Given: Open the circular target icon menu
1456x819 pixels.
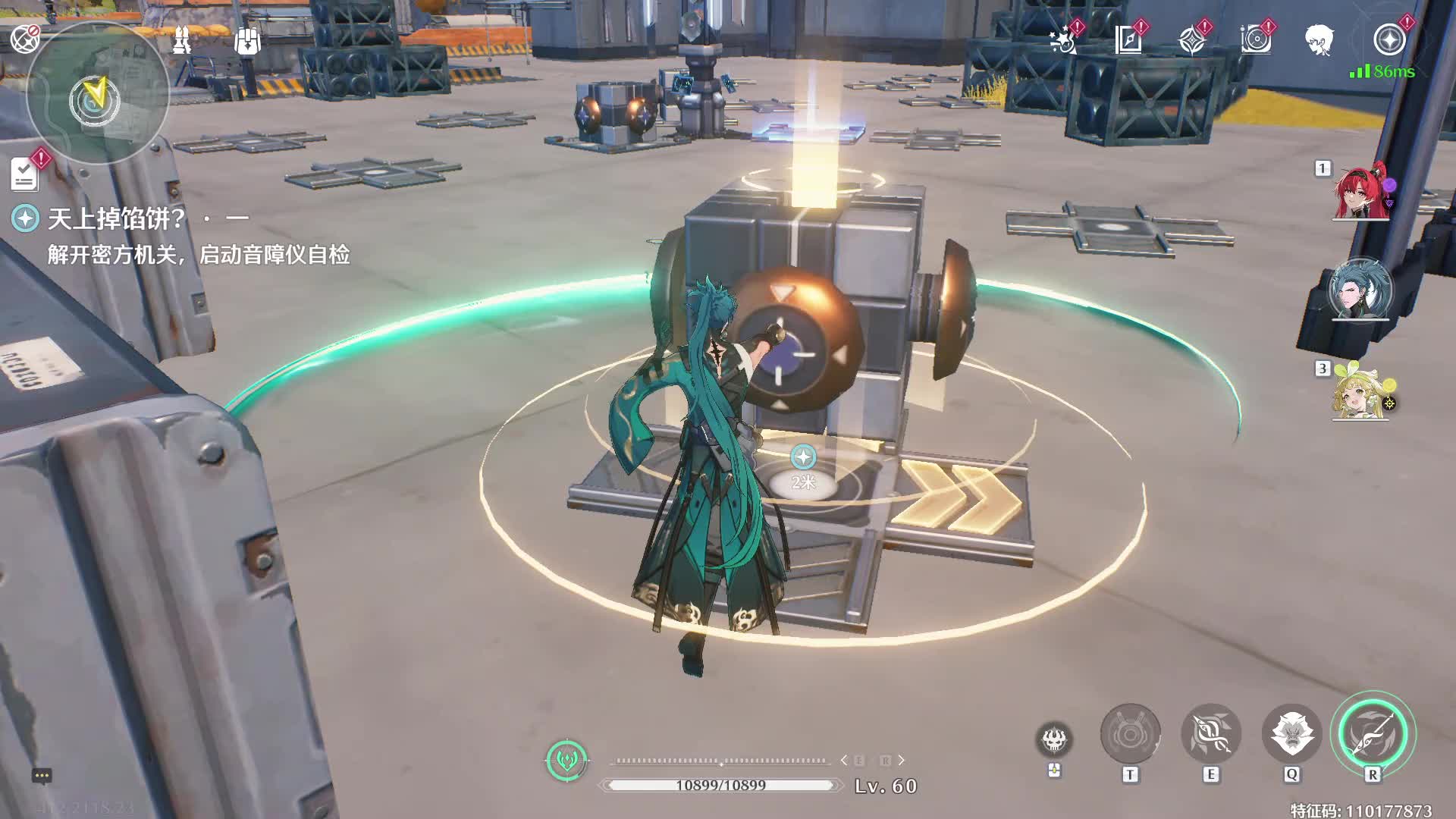Looking at the screenshot, I should [x=1256, y=39].
